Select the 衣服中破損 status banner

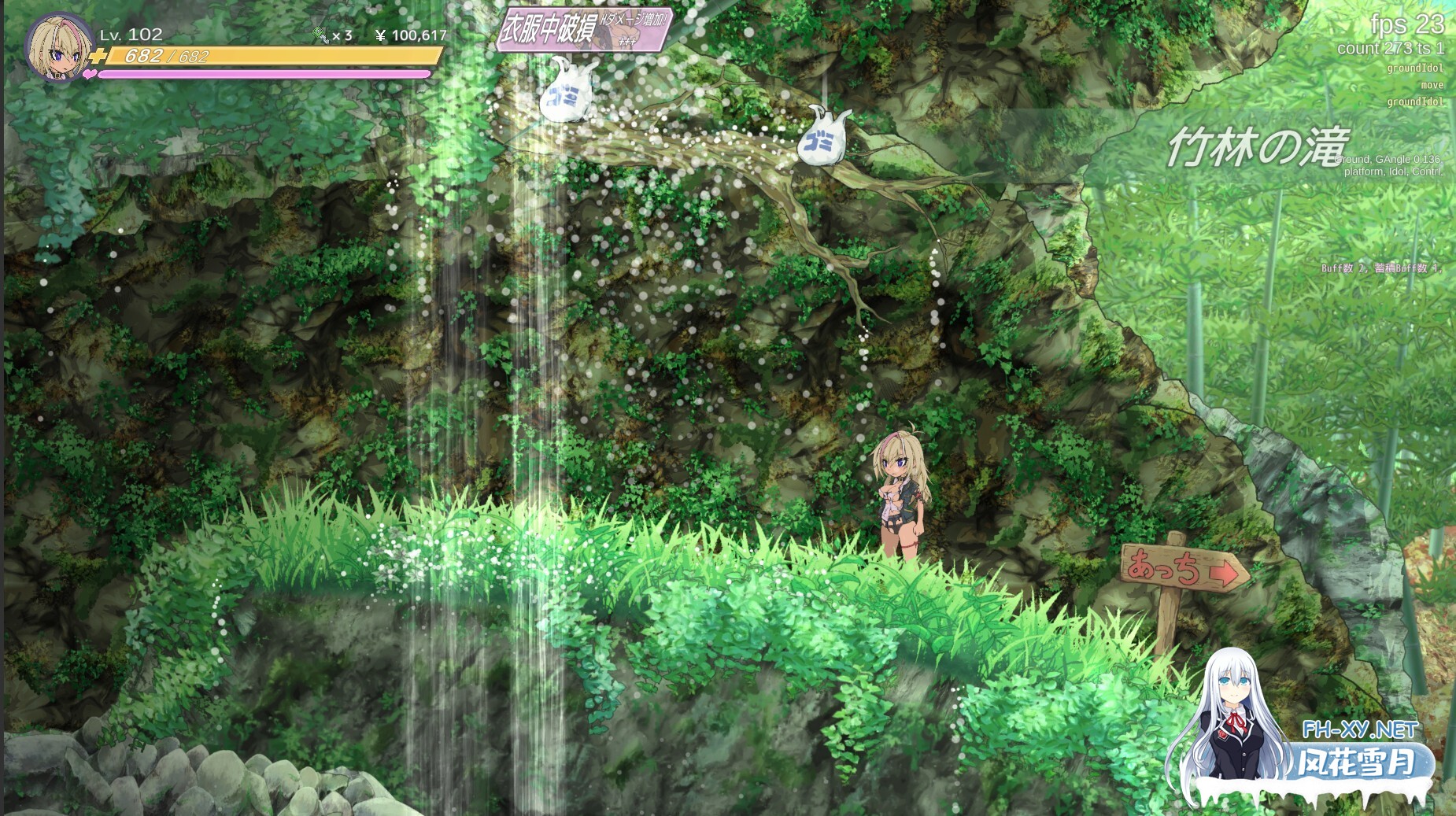click(584, 30)
